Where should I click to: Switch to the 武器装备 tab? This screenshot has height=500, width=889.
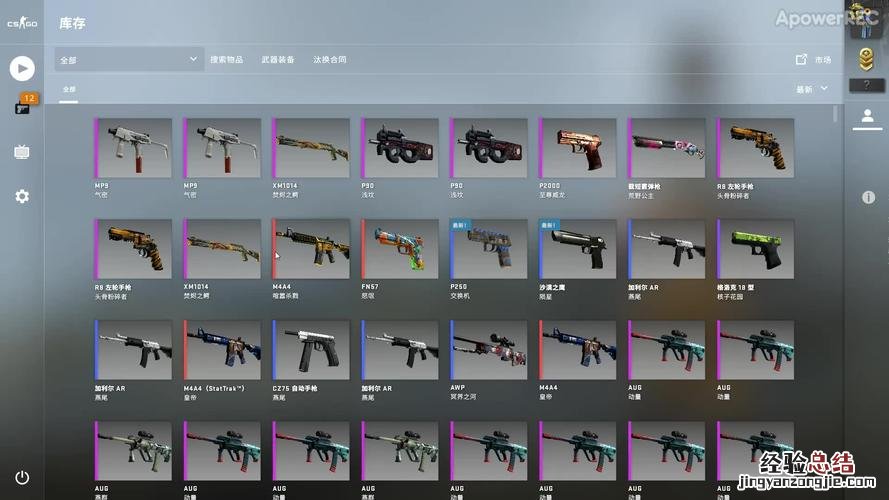click(278, 60)
